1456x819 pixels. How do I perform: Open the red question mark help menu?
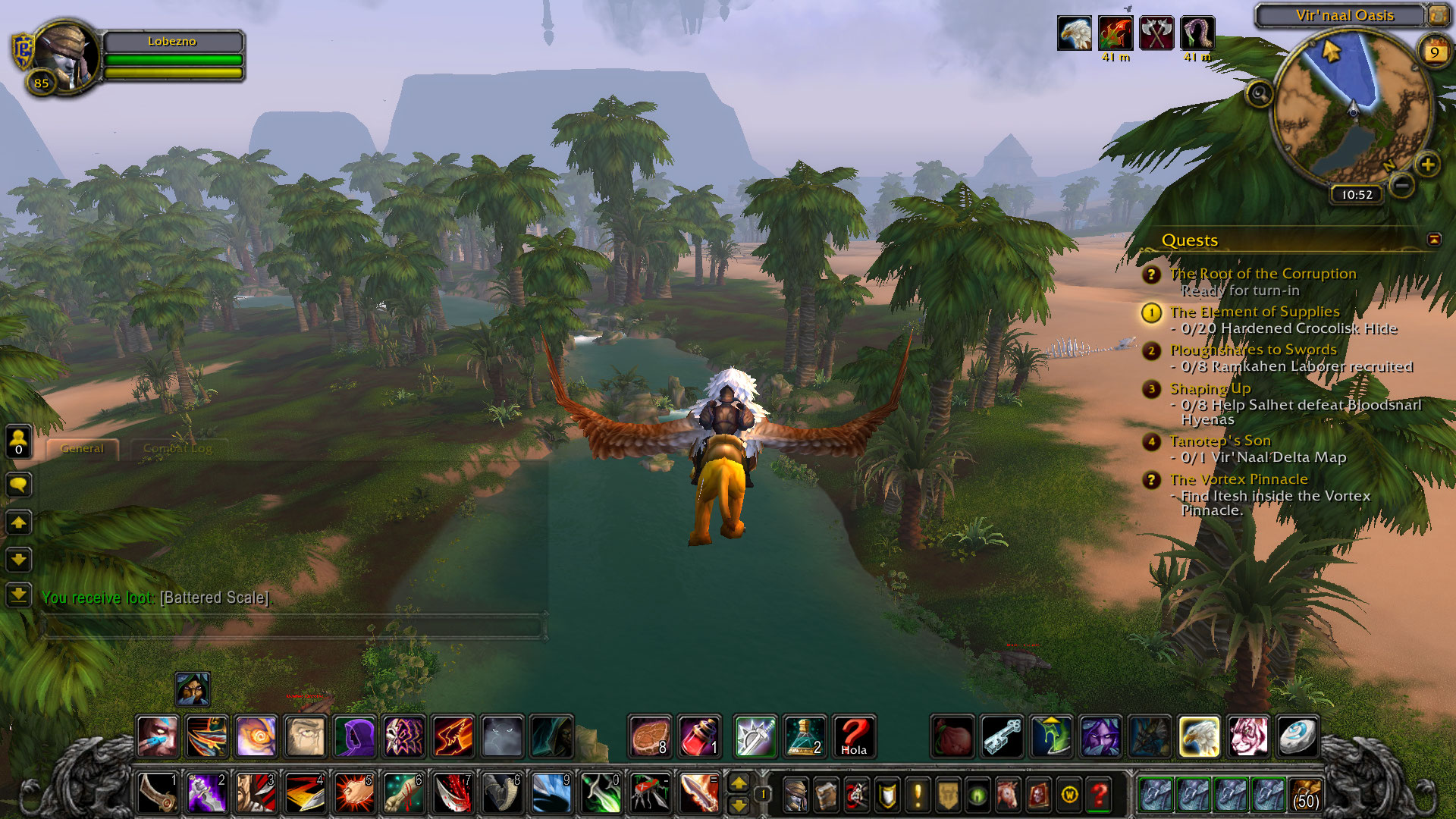[1099, 795]
